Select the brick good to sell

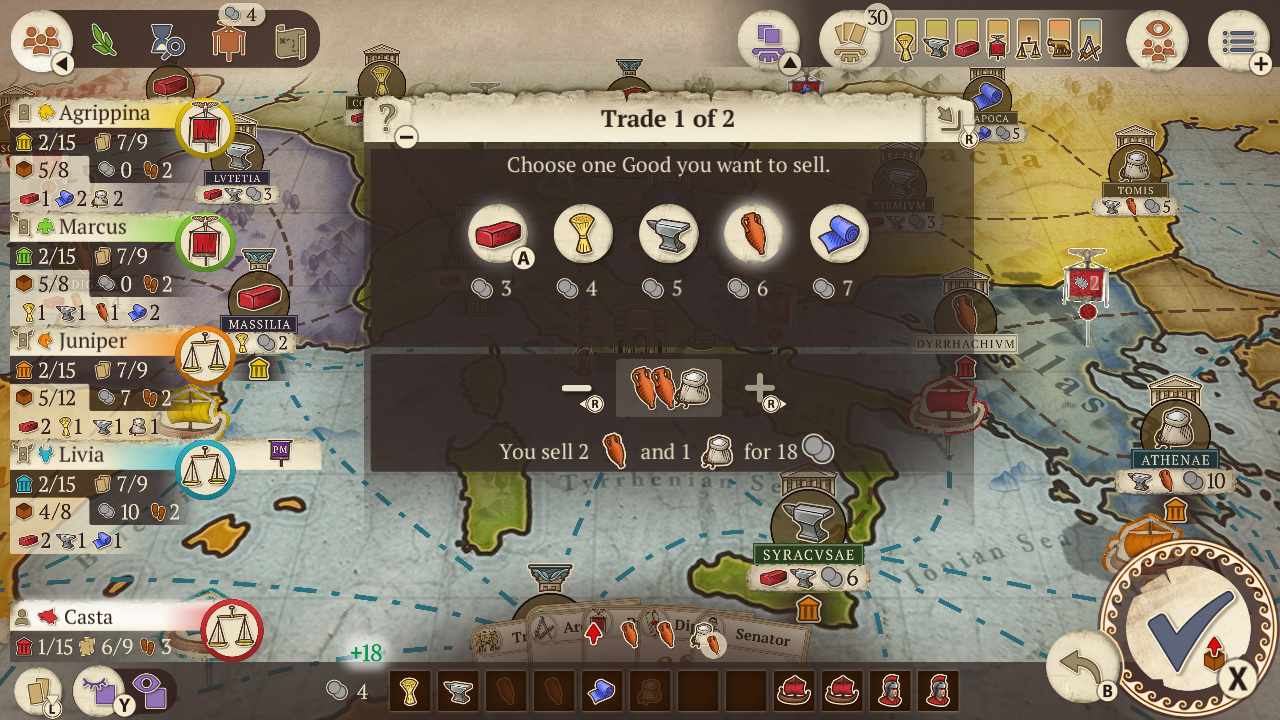point(498,233)
